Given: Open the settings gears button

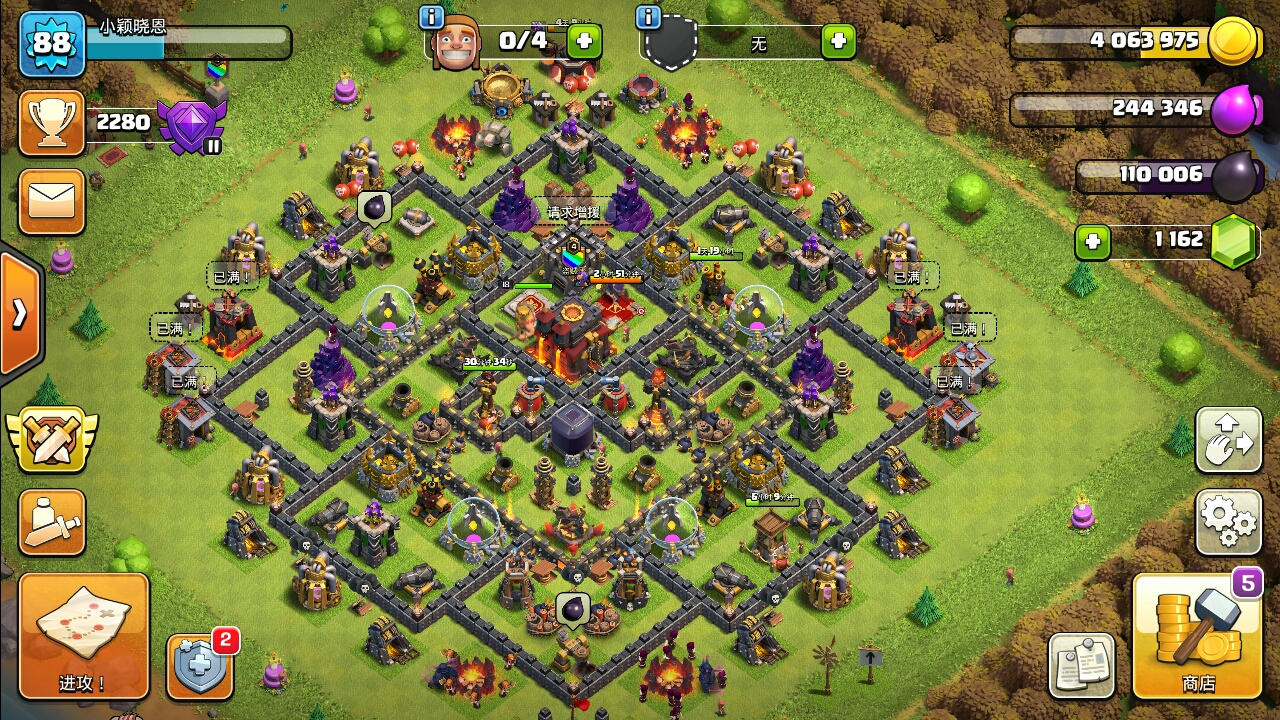Looking at the screenshot, I should pos(1228,521).
